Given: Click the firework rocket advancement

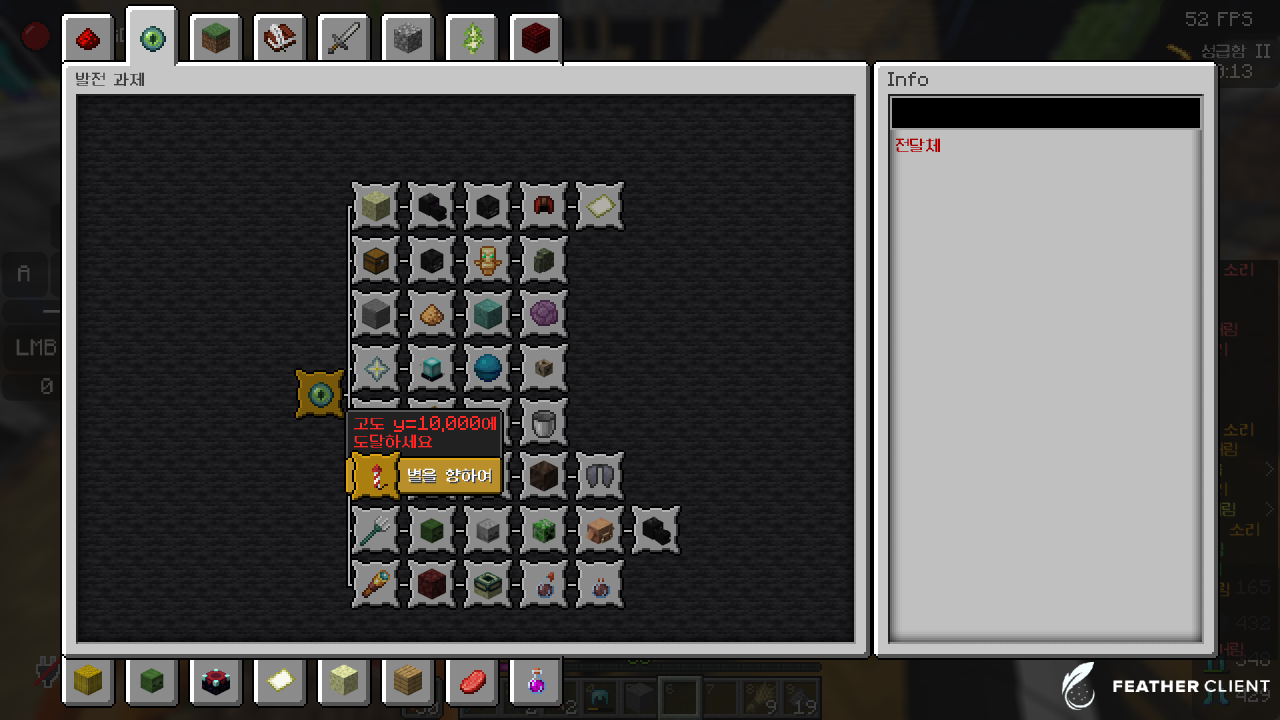Looking at the screenshot, I should (375, 476).
